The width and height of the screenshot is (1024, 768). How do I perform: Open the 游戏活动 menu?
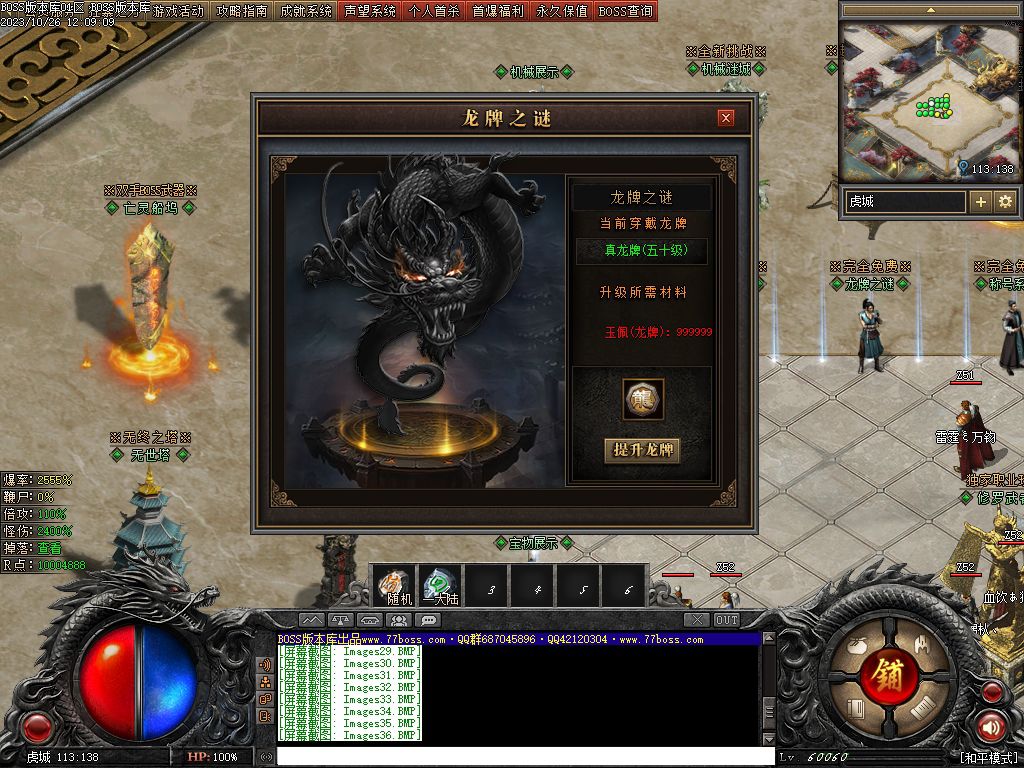point(178,12)
